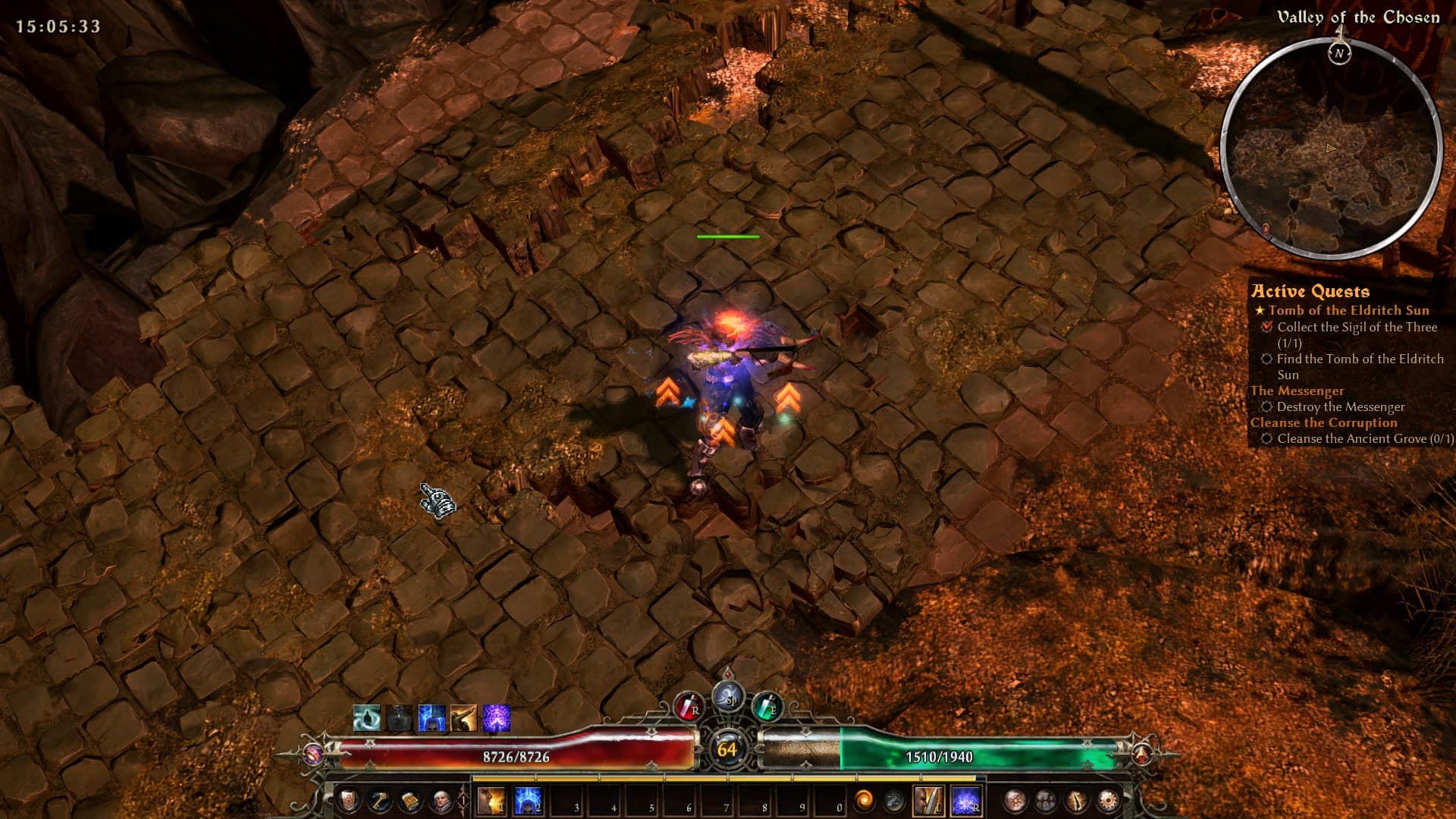Activate the blue aura skill in slot 2
Image resolution: width=1456 pixels, height=819 pixels.
(527, 801)
